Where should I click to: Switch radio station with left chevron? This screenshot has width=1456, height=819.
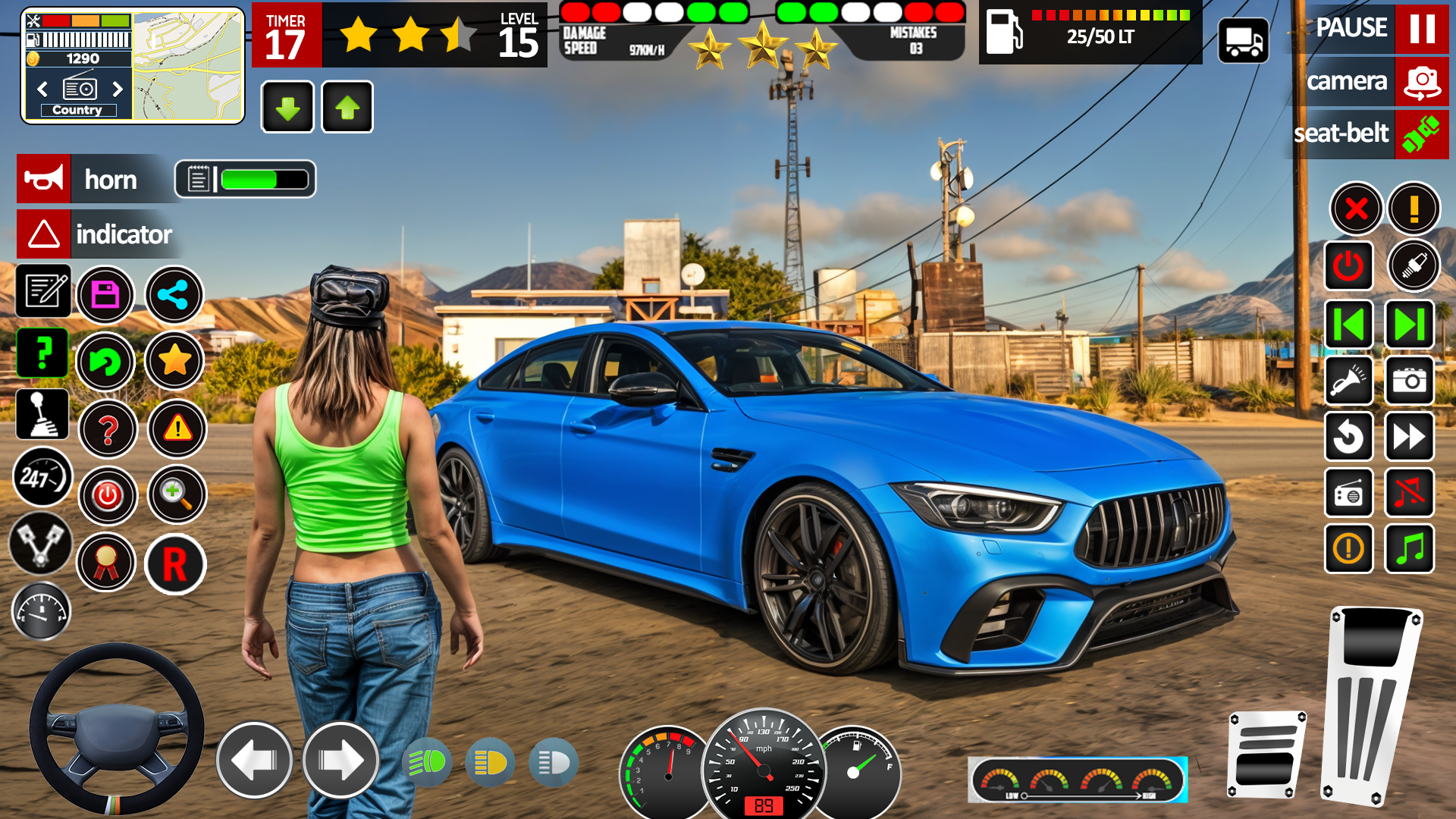42,89
